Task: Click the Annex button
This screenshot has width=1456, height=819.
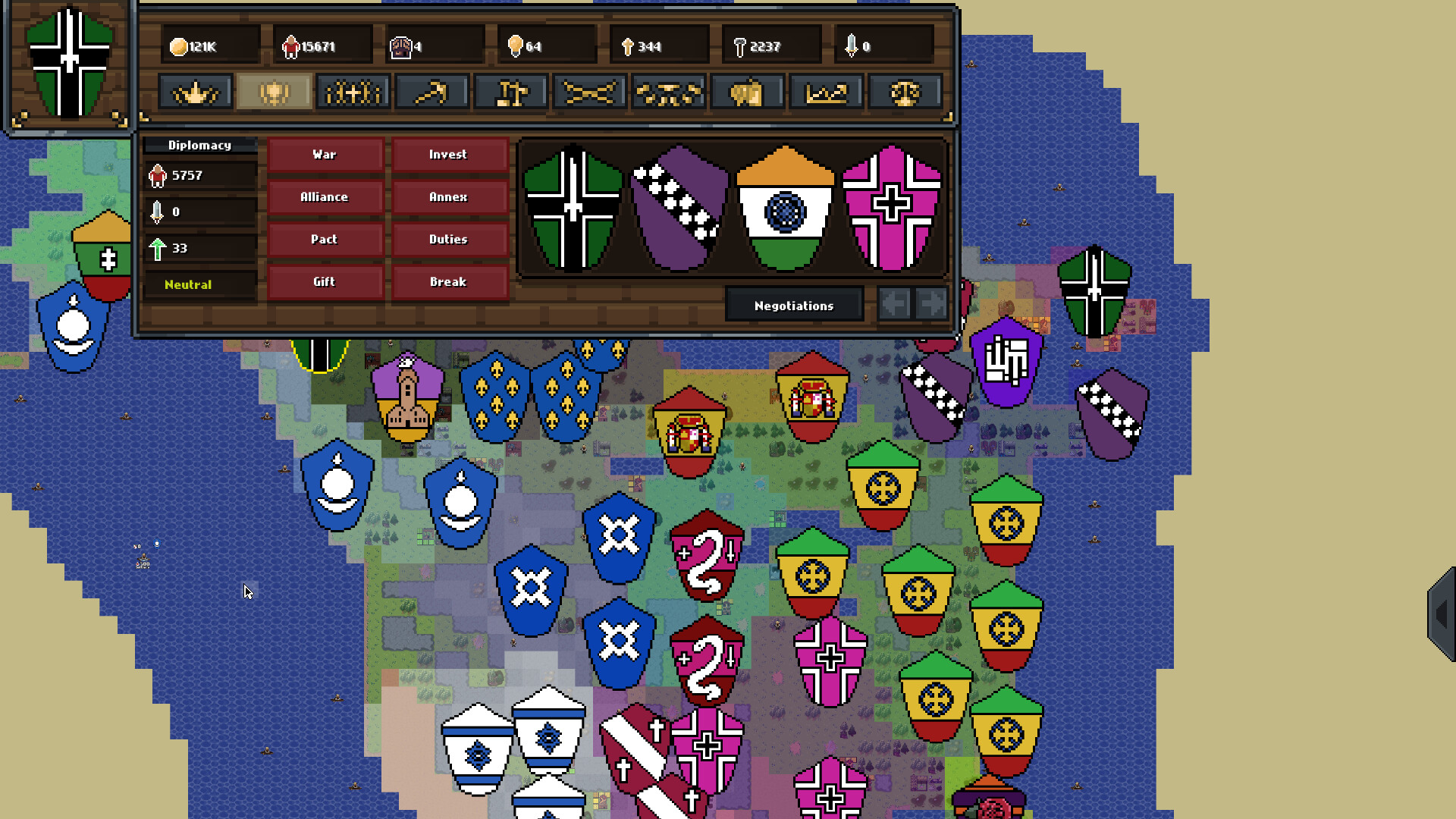Action: click(449, 196)
